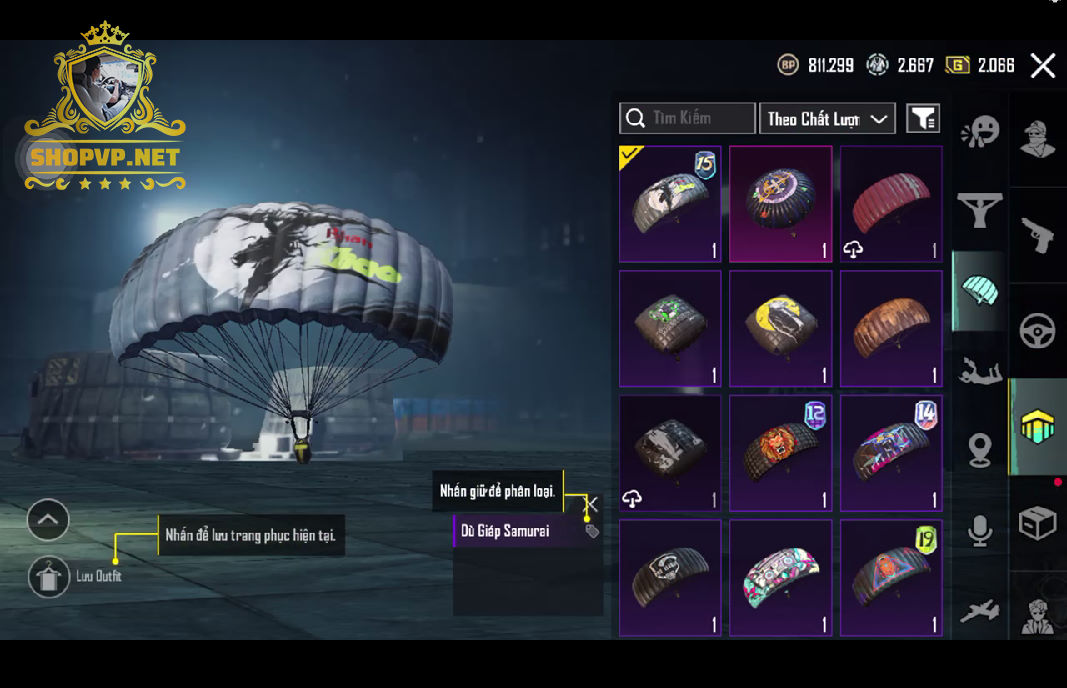Save outfit with the Lưu Outfit button
This screenshot has width=1067, height=688.
pos(49,577)
